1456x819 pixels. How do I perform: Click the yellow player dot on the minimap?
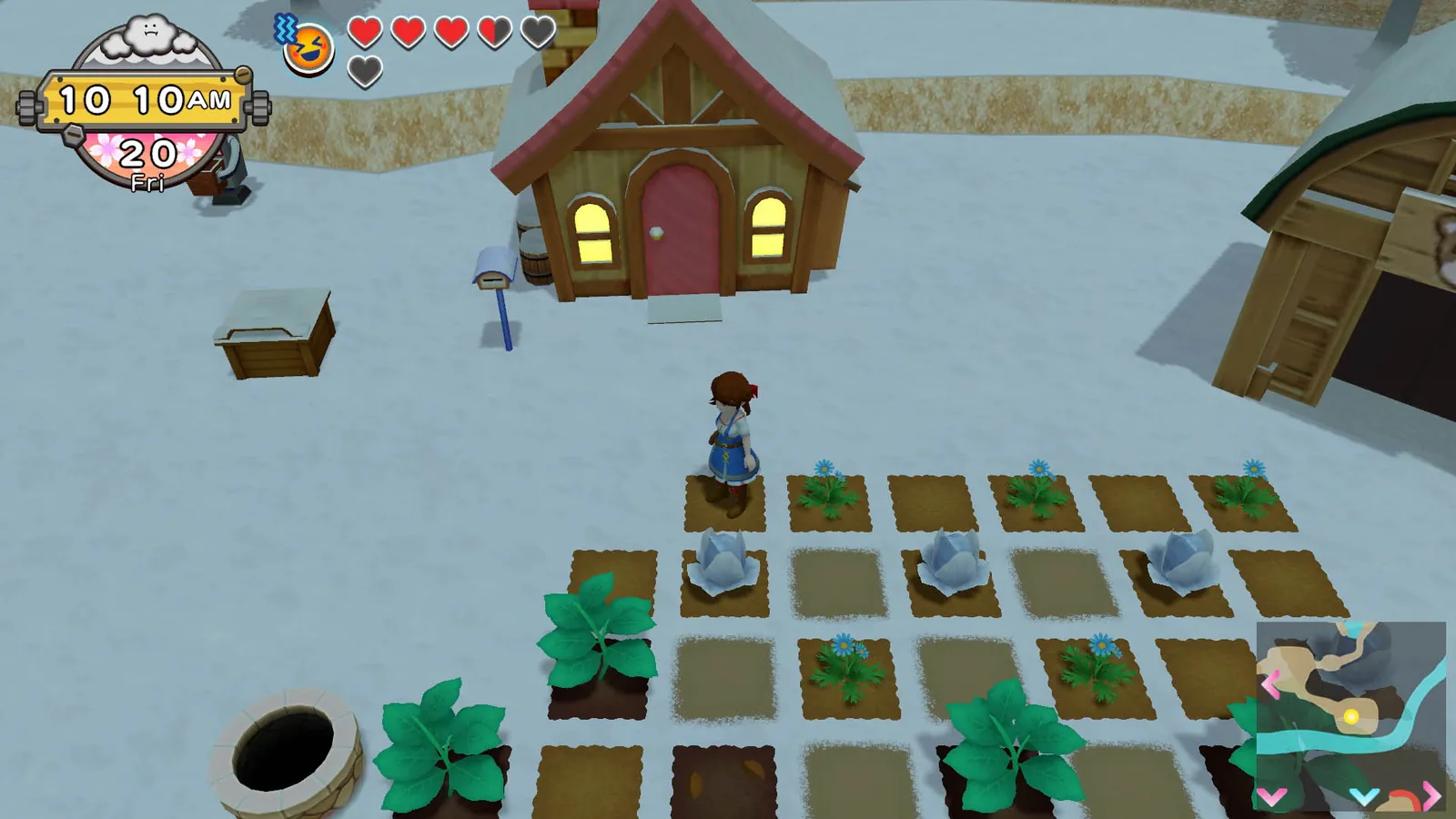1351,716
